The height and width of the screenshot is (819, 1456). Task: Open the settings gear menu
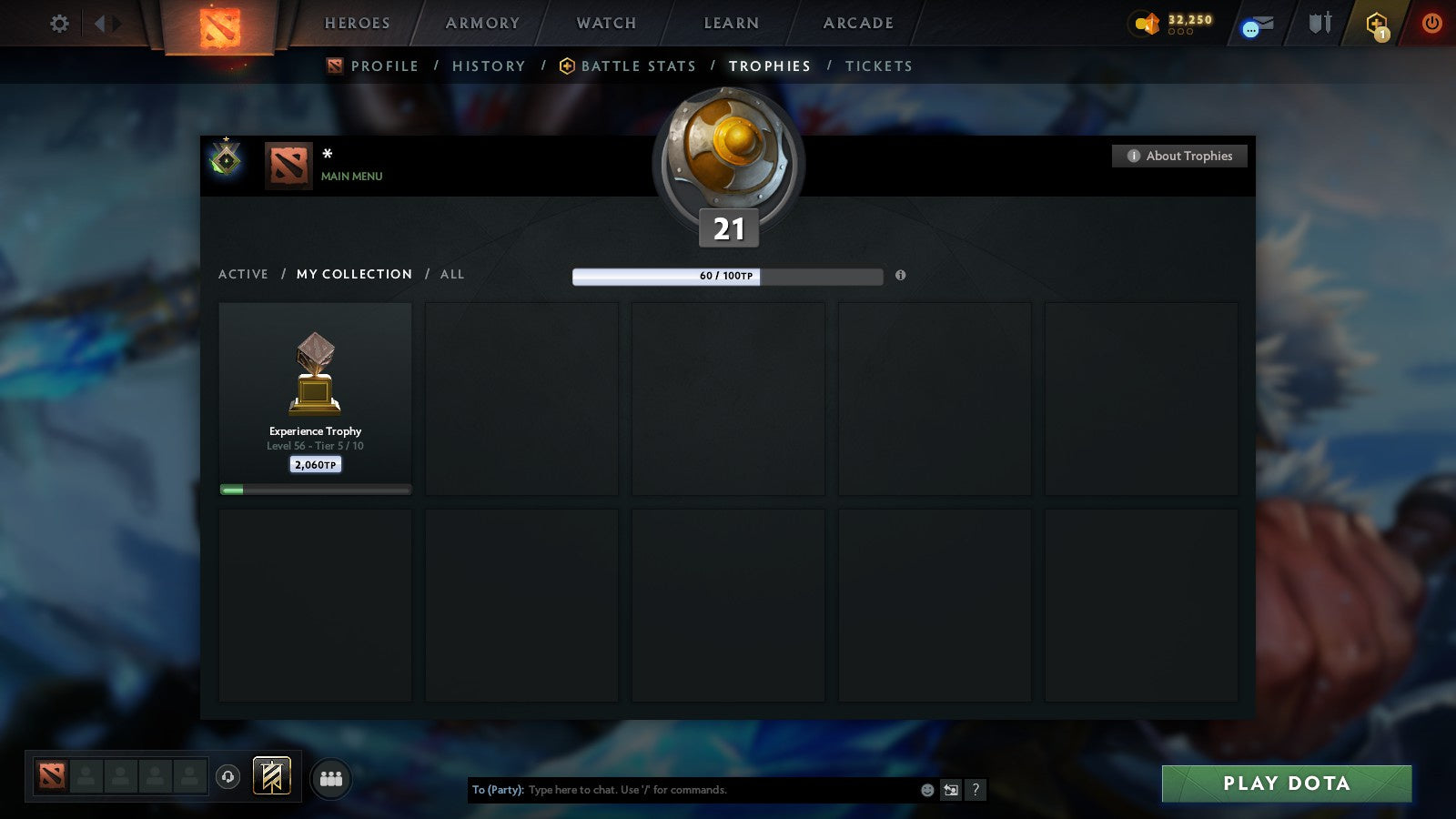[x=59, y=24]
